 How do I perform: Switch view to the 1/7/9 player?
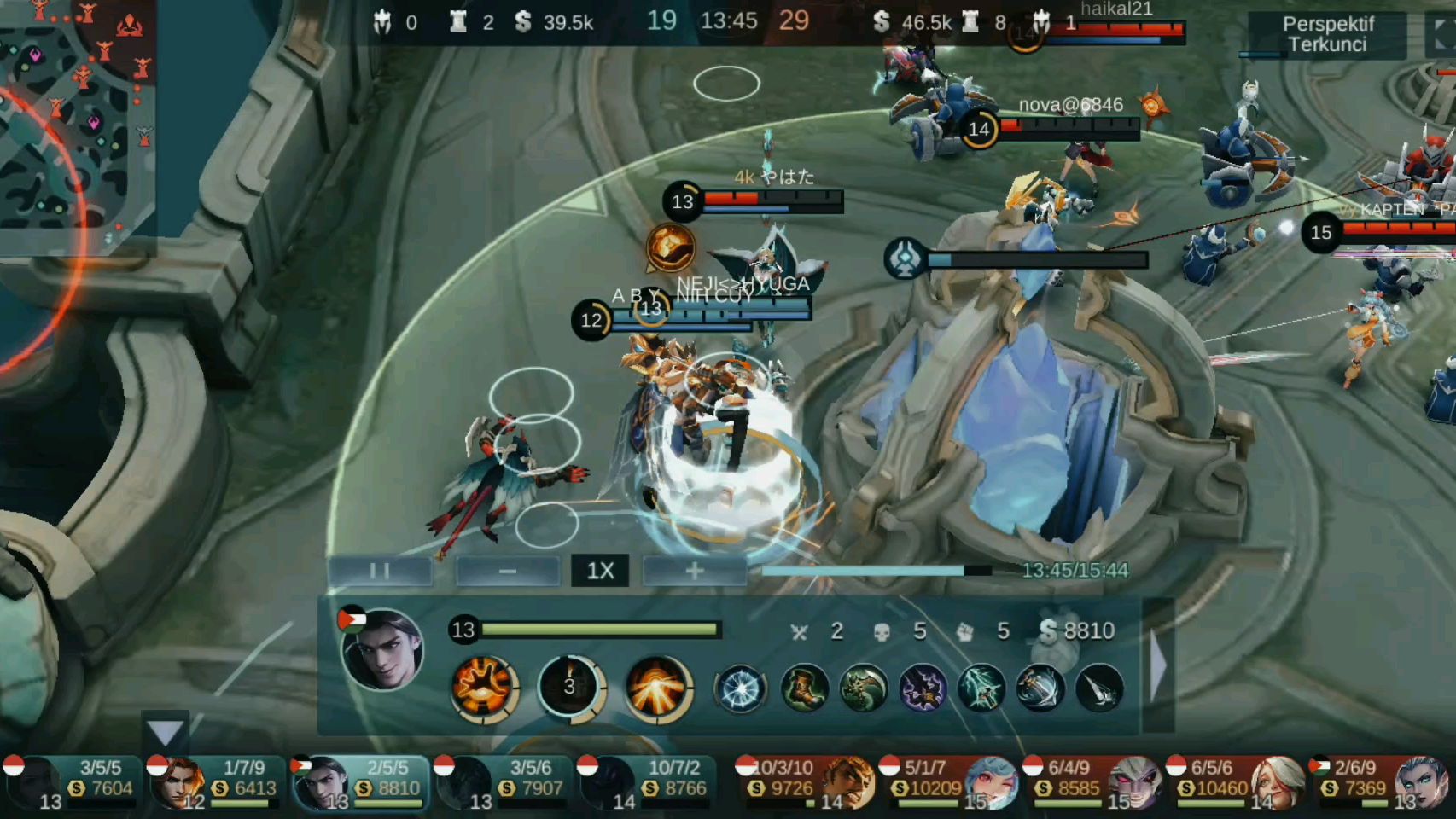pyautogui.click(x=214, y=781)
